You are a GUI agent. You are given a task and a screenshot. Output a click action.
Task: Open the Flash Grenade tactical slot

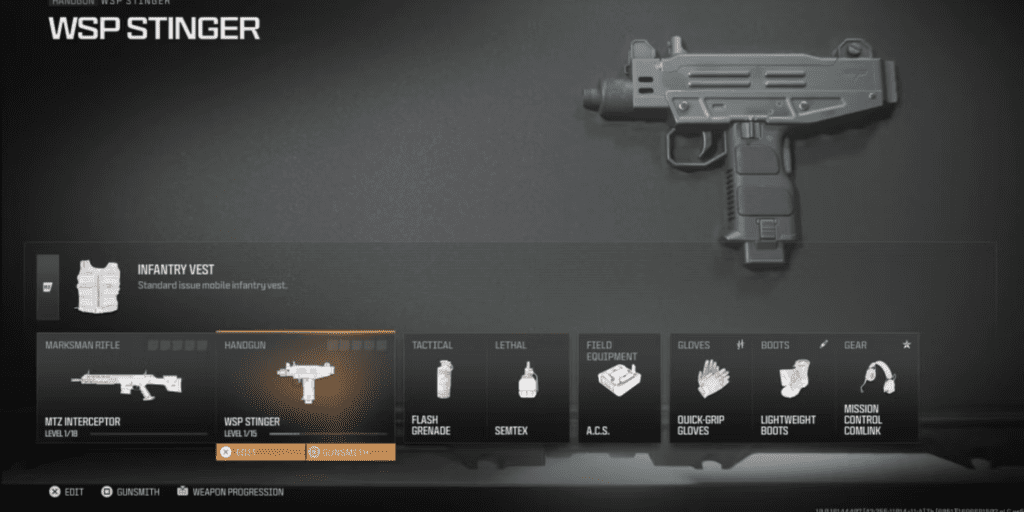click(x=445, y=387)
